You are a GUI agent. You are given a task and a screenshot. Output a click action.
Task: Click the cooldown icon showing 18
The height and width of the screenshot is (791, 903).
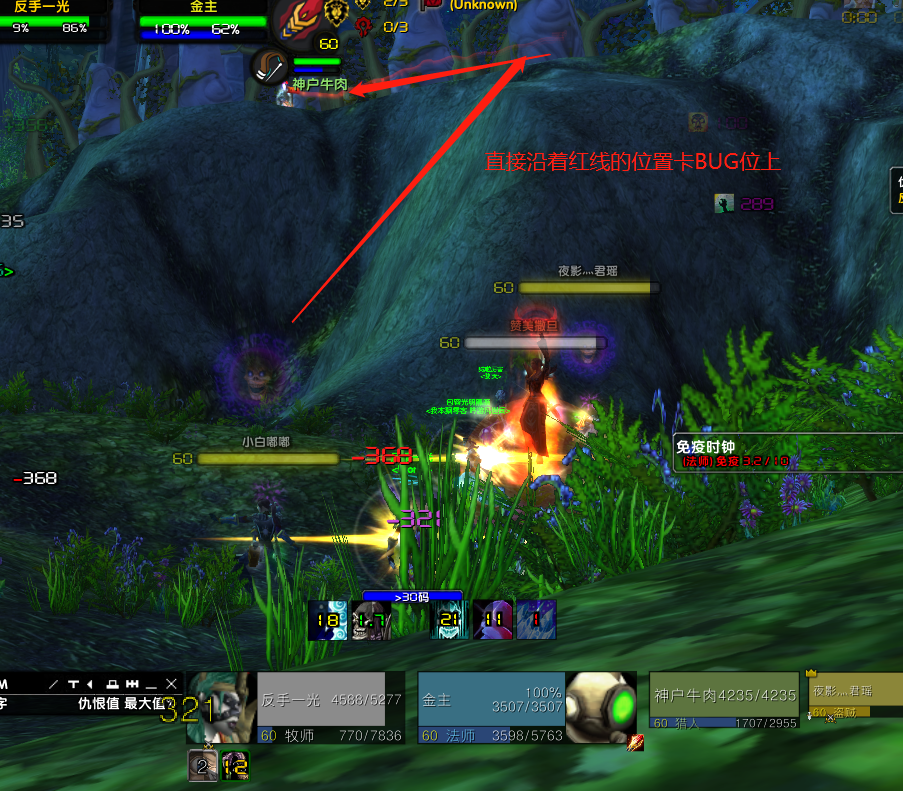(326, 620)
